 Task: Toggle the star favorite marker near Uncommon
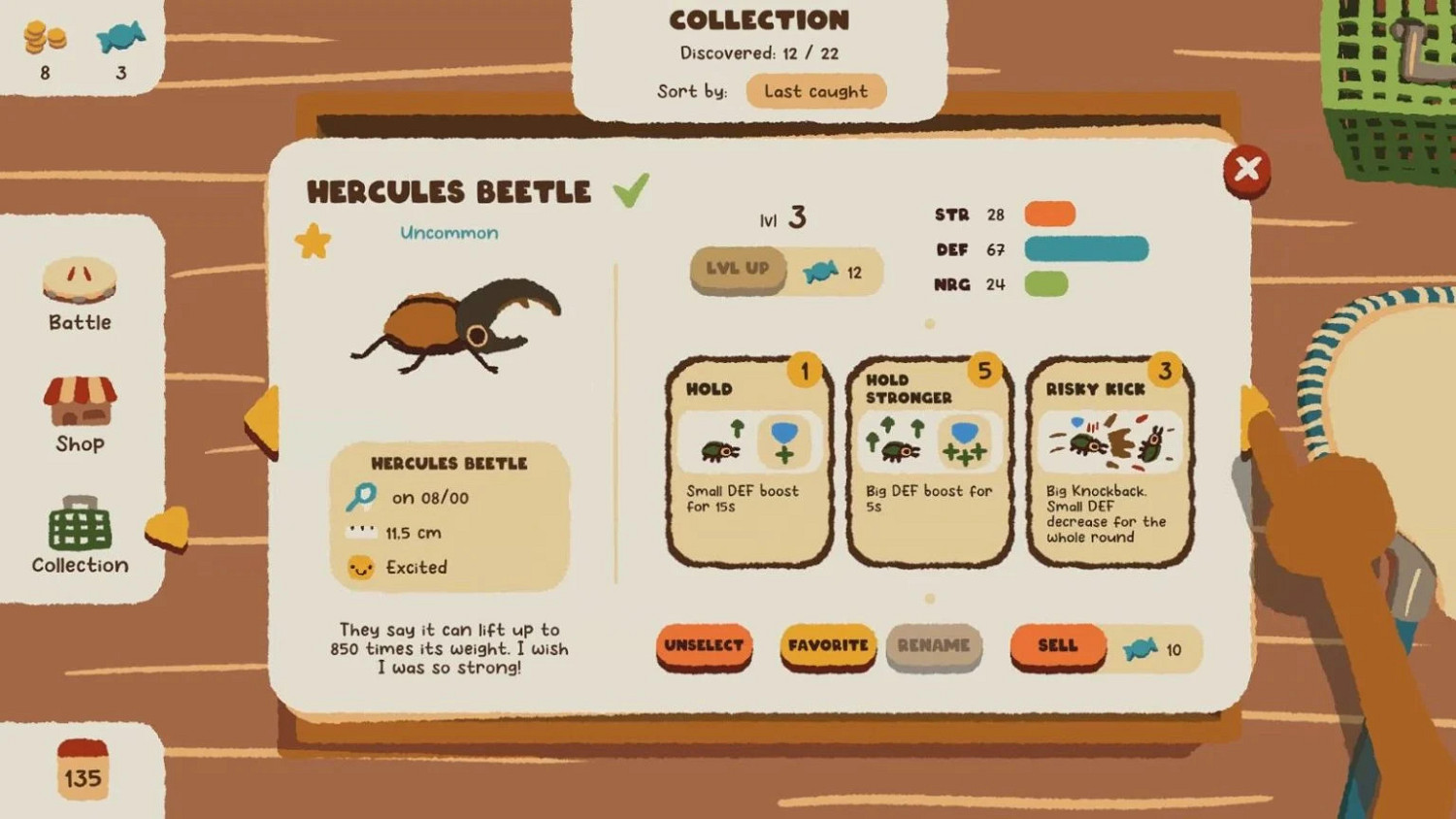(x=311, y=238)
